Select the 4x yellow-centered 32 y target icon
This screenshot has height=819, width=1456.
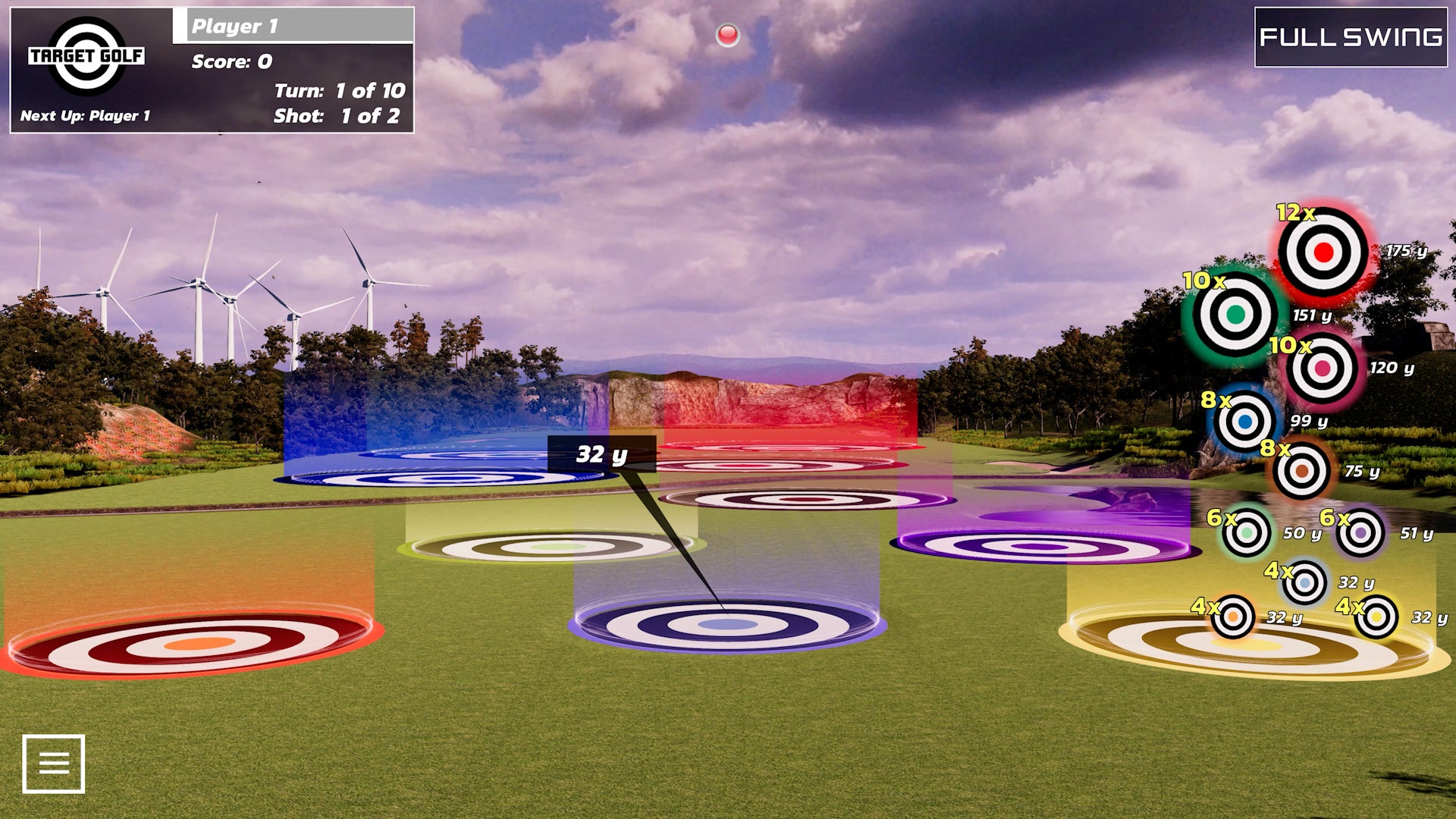(x=1376, y=617)
